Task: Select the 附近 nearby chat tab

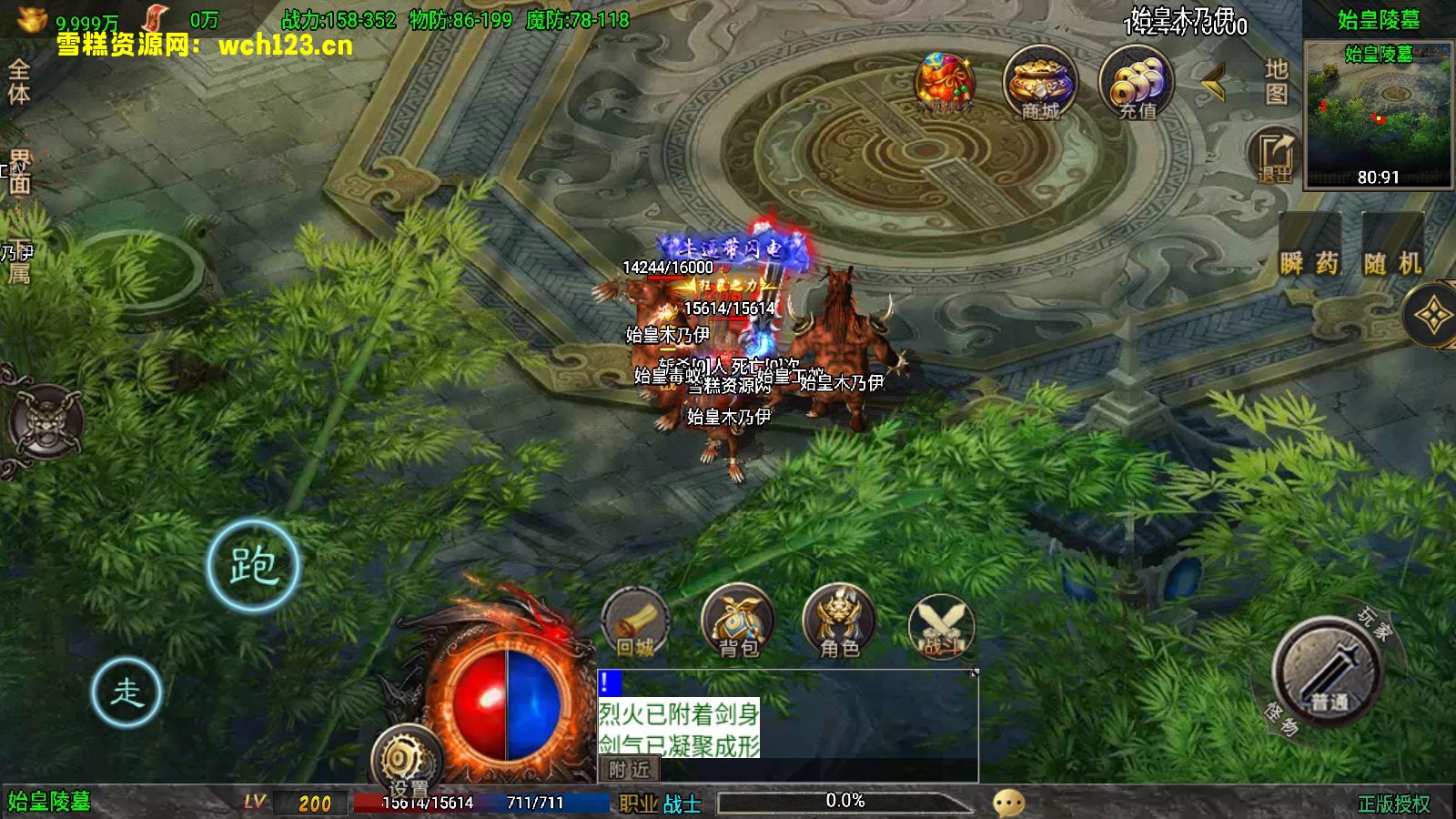Action: coord(629,770)
